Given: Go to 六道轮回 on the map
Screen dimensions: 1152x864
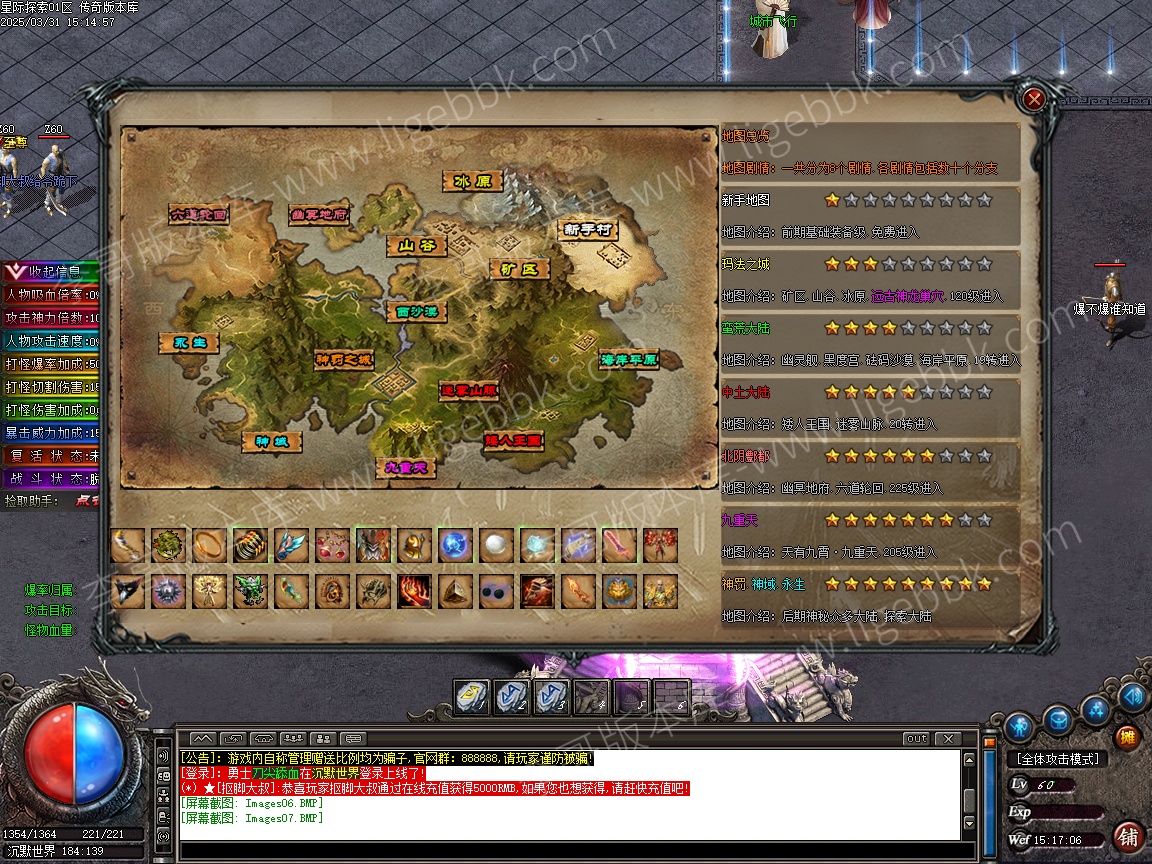Looking at the screenshot, I should click(x=199, y=214).
